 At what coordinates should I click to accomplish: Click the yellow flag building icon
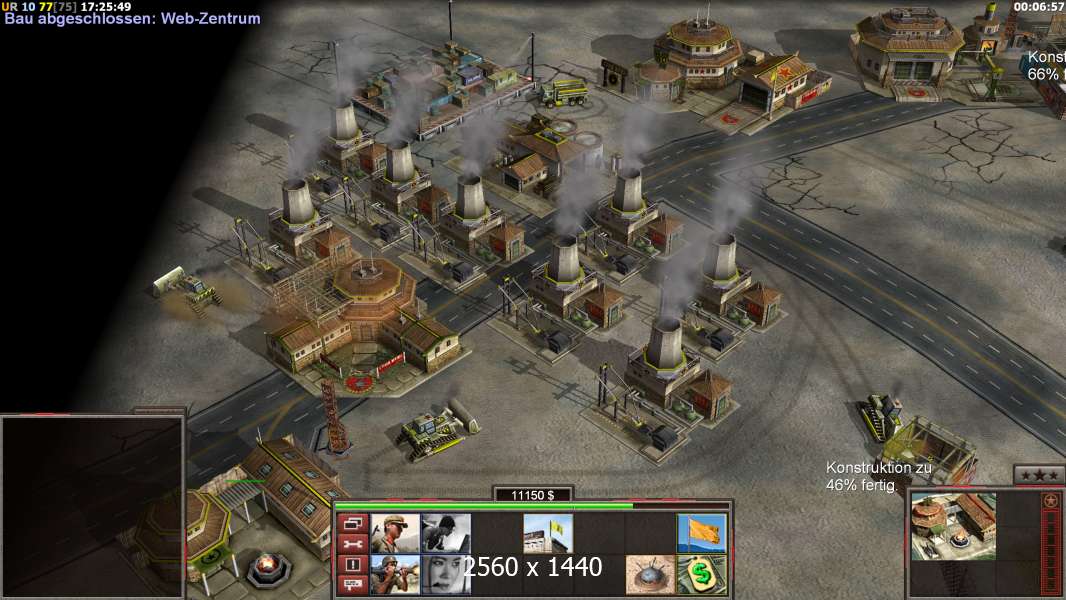tap(548, 533)
